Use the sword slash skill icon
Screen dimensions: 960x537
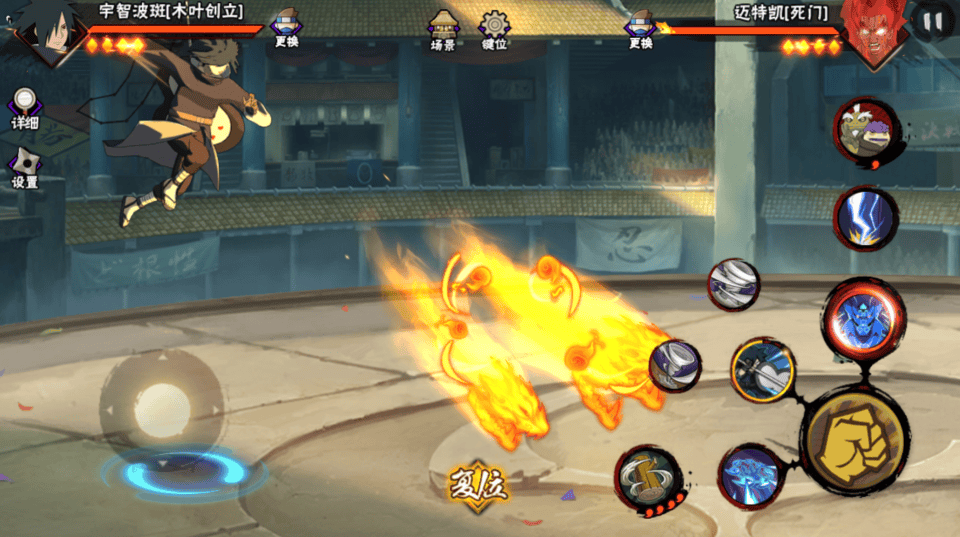pos(763,370)
